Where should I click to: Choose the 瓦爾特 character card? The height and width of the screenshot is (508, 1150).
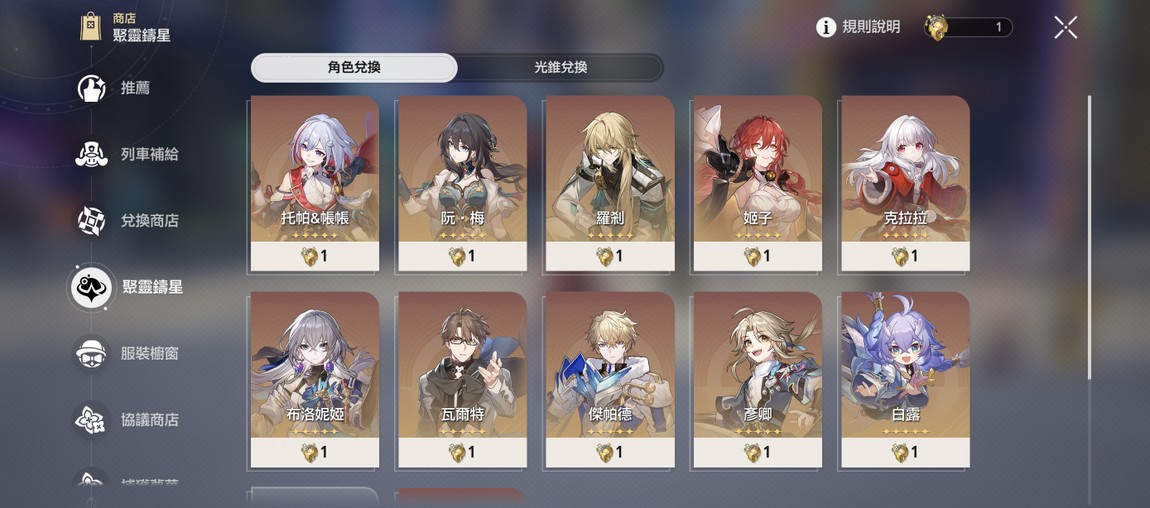[x=462, y=379]
